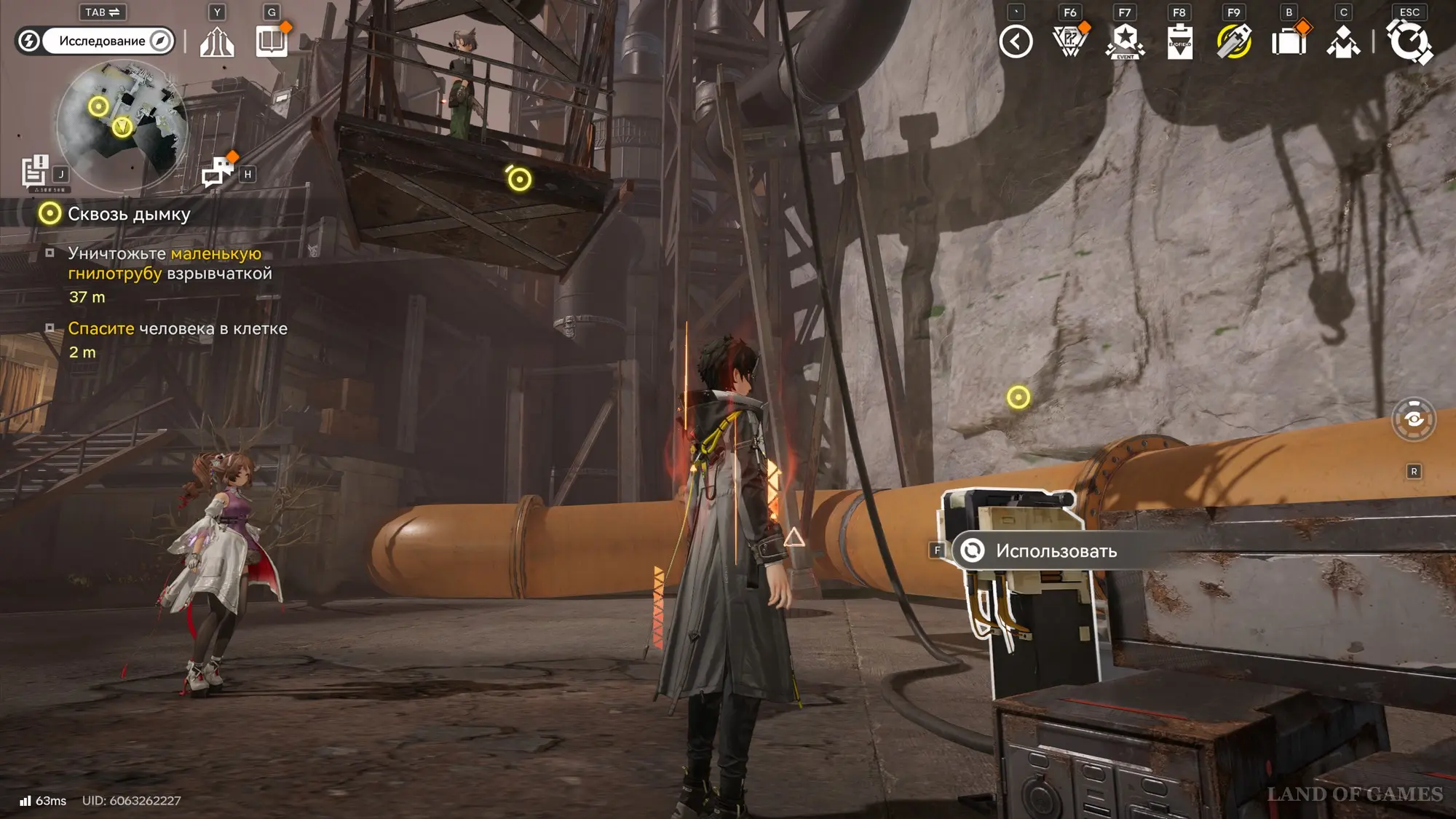This screenshot has width=1456, height=819.
Task: Open the tower-shaped icon menu
Action: coord(217,41)
